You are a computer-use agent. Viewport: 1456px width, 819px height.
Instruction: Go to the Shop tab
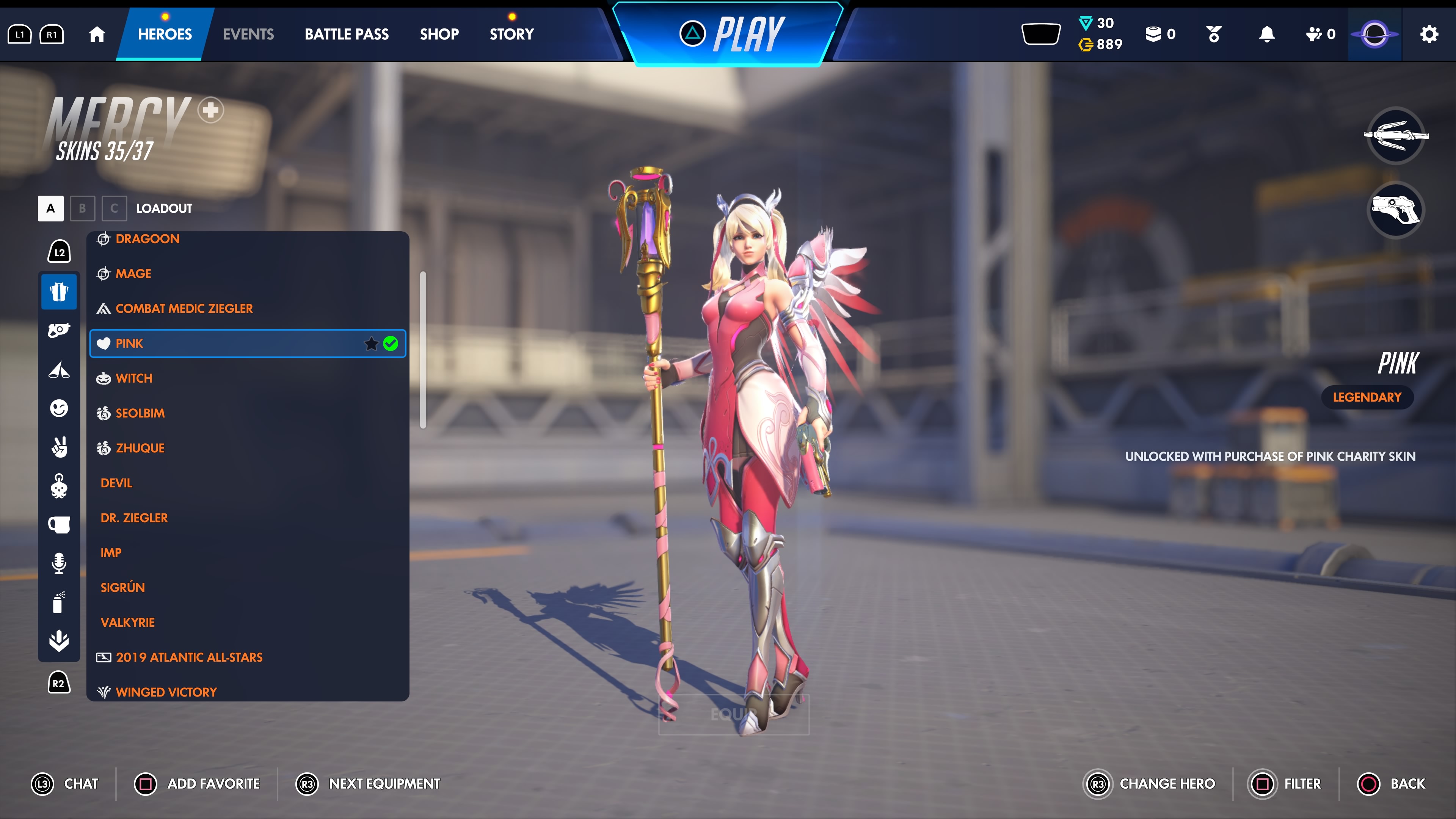coord(439,35)
